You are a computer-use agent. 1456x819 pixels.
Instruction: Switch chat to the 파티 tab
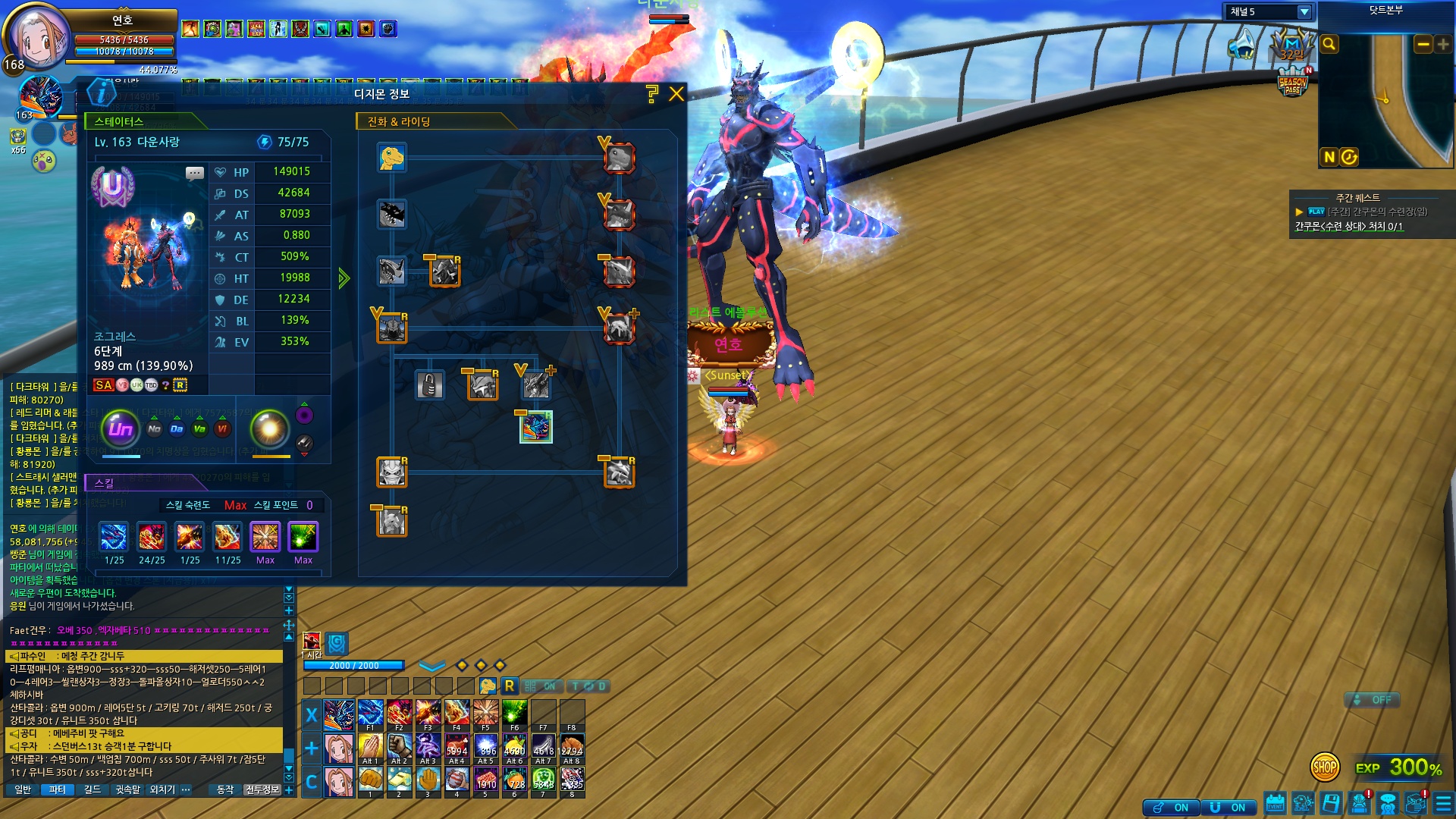pyautogui.click(x=58, y=790)
